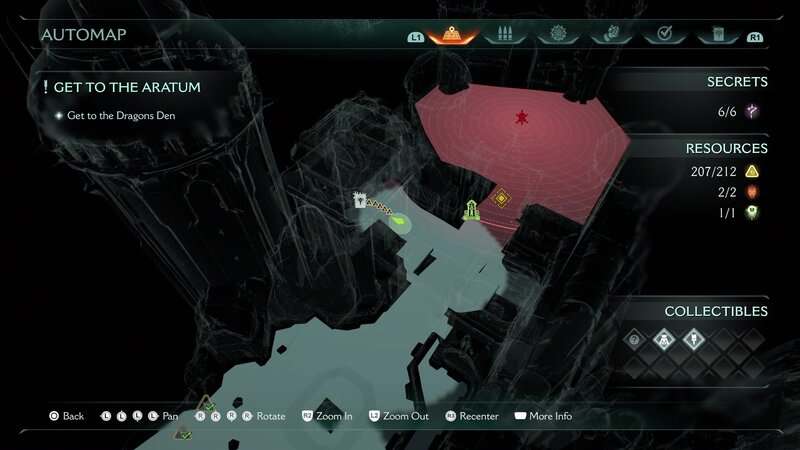Select the question mark collectible slot

633,340
